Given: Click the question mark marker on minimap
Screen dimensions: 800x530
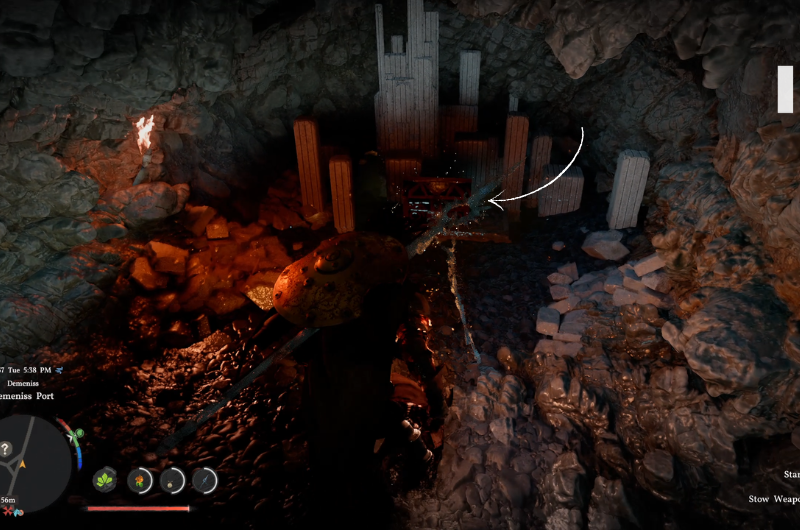Looking at the screenshot, I should pyautogui.click(x=7, y=449).
